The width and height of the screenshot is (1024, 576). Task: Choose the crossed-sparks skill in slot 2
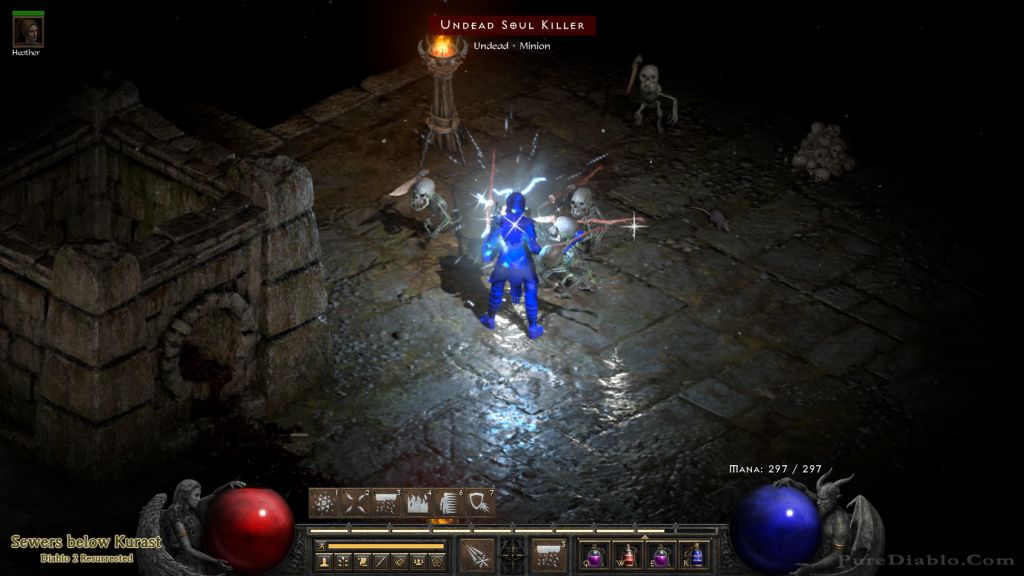354,502
